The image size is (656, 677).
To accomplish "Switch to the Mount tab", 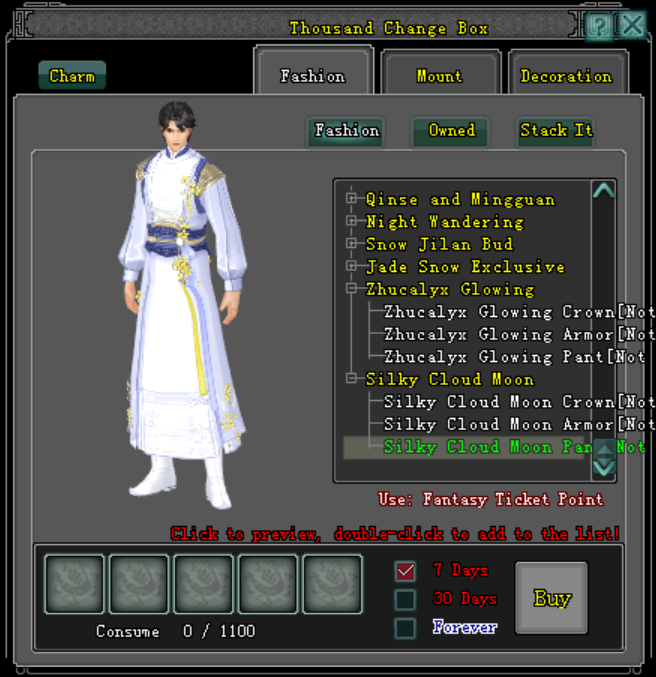I will click(x=440, y=76).
